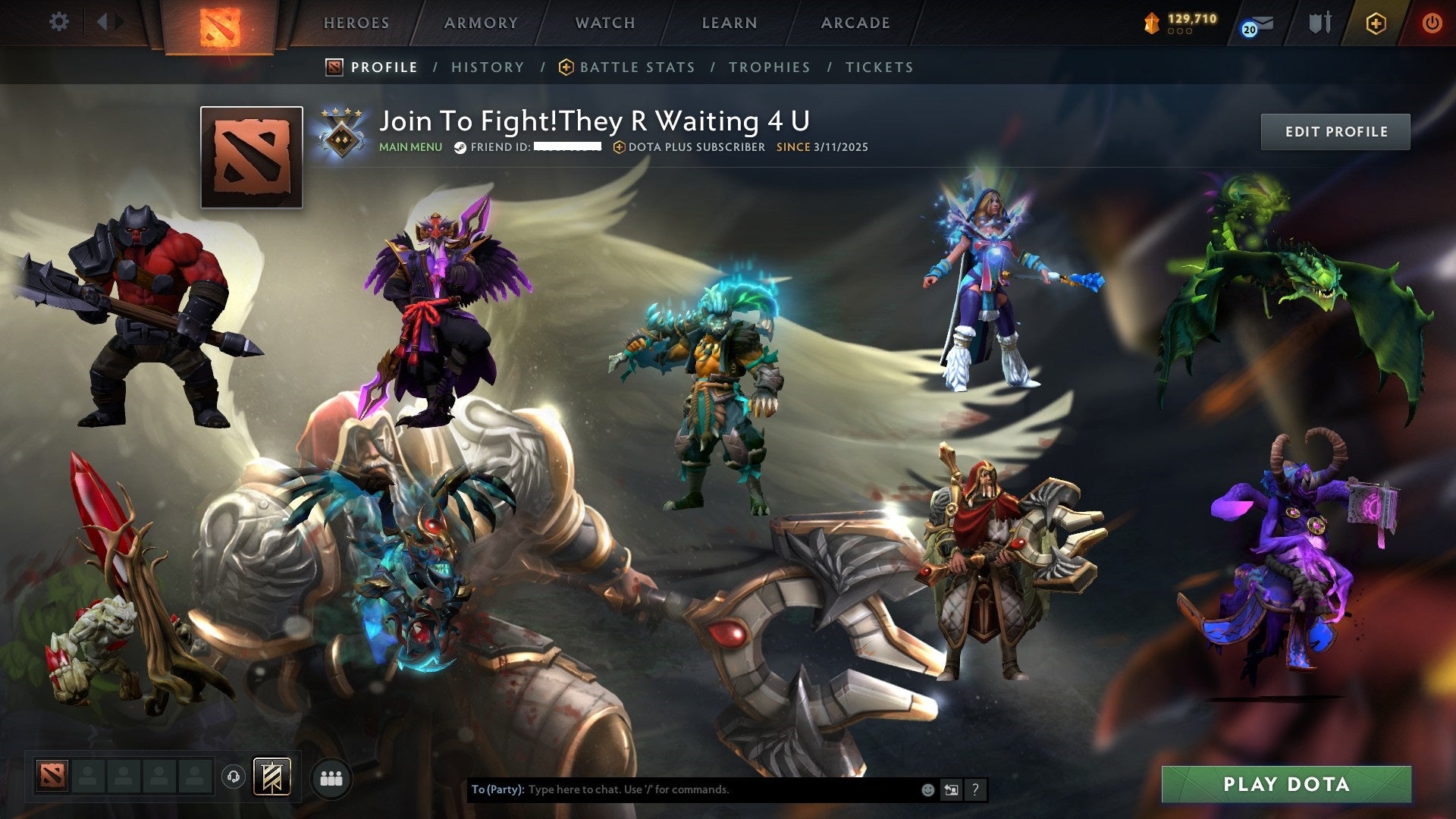Open the chat help question mark
This screenshot has height=819, width=1456.
pos(976,789)
